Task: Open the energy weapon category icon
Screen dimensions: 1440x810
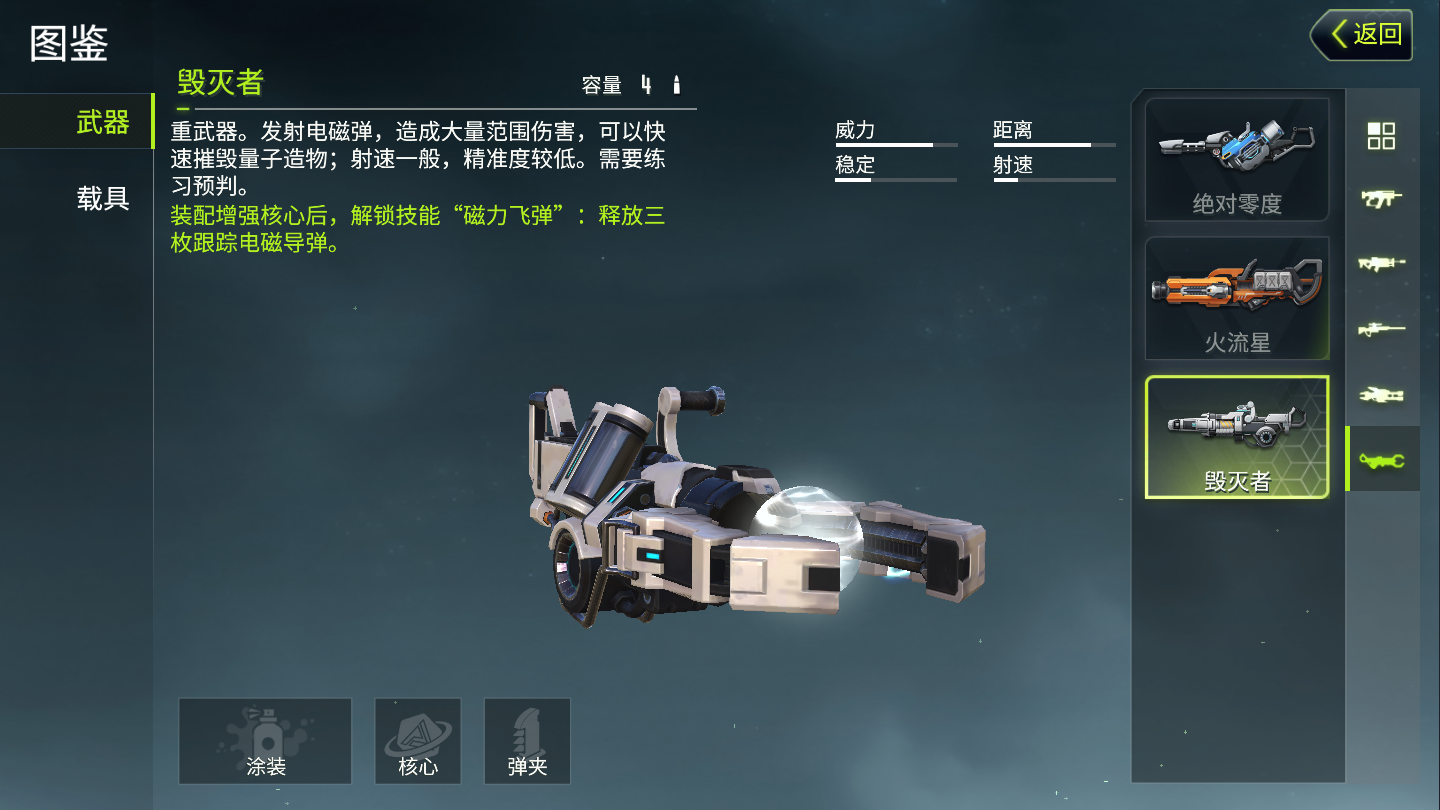Action: coord(1381,395)
